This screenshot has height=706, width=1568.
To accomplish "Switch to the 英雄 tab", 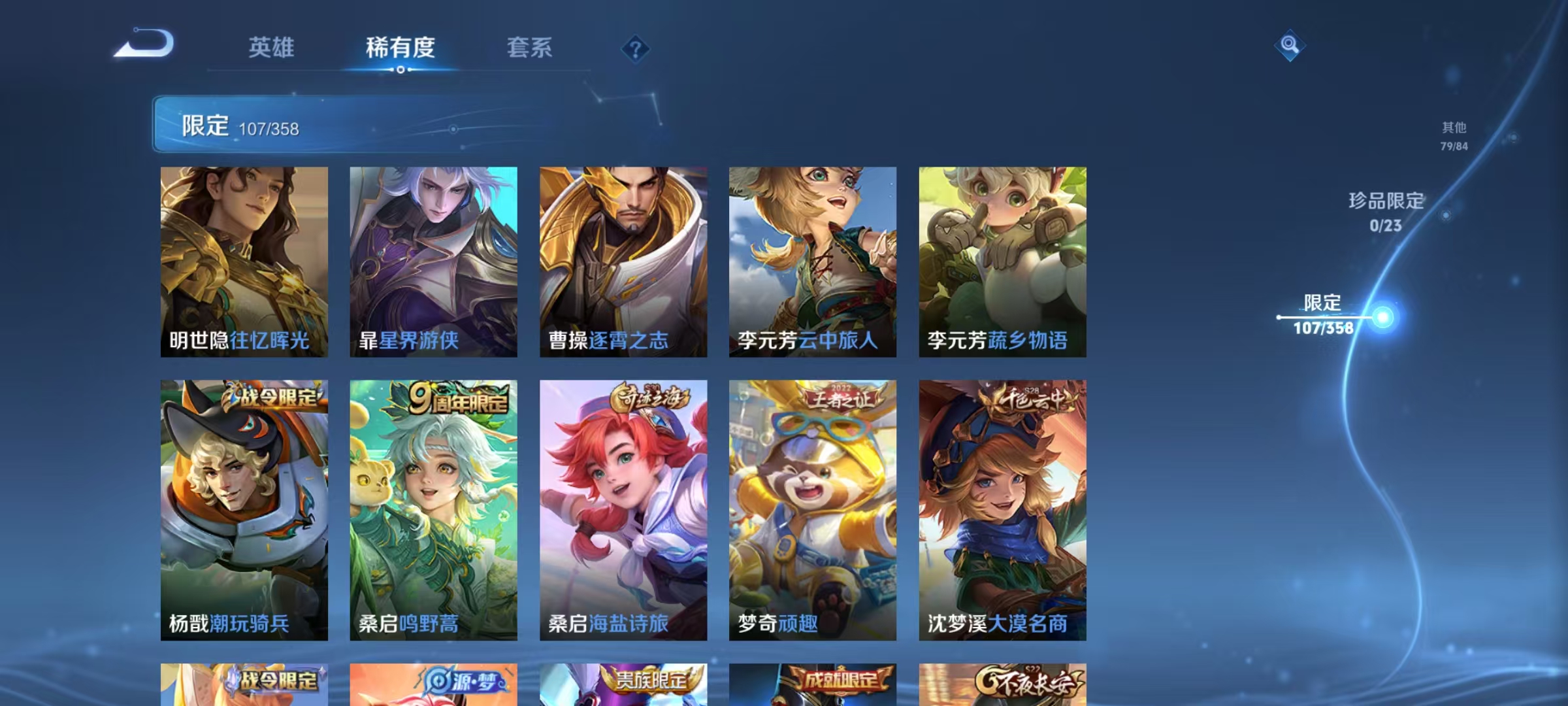I will point(272,48).
